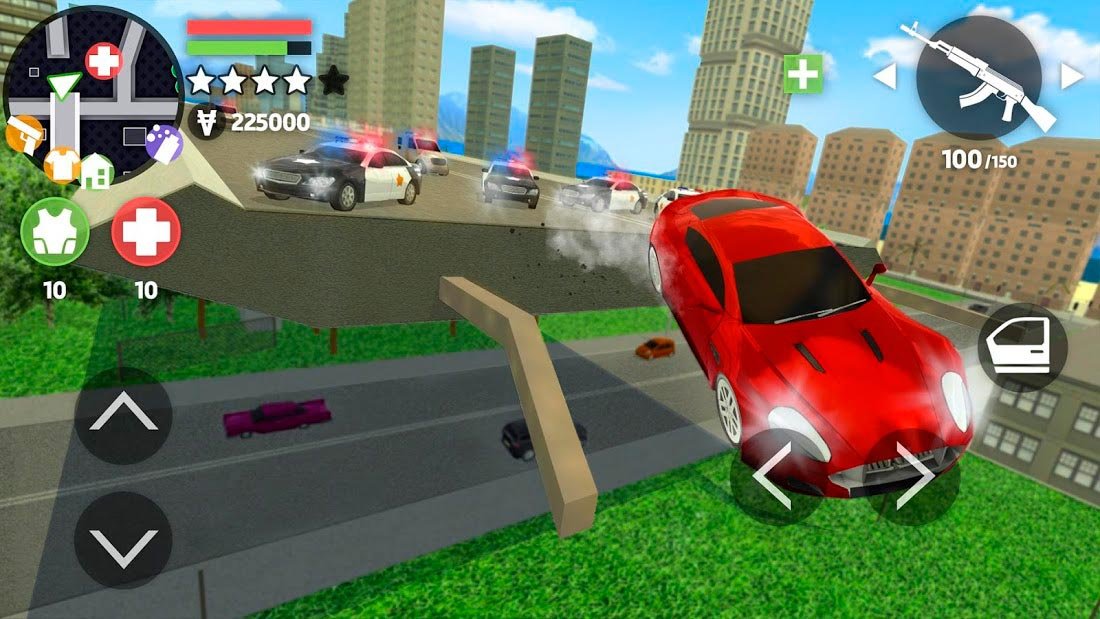
Task: Click the orange clothing shop marker on minimap
Action: point(62,163)
